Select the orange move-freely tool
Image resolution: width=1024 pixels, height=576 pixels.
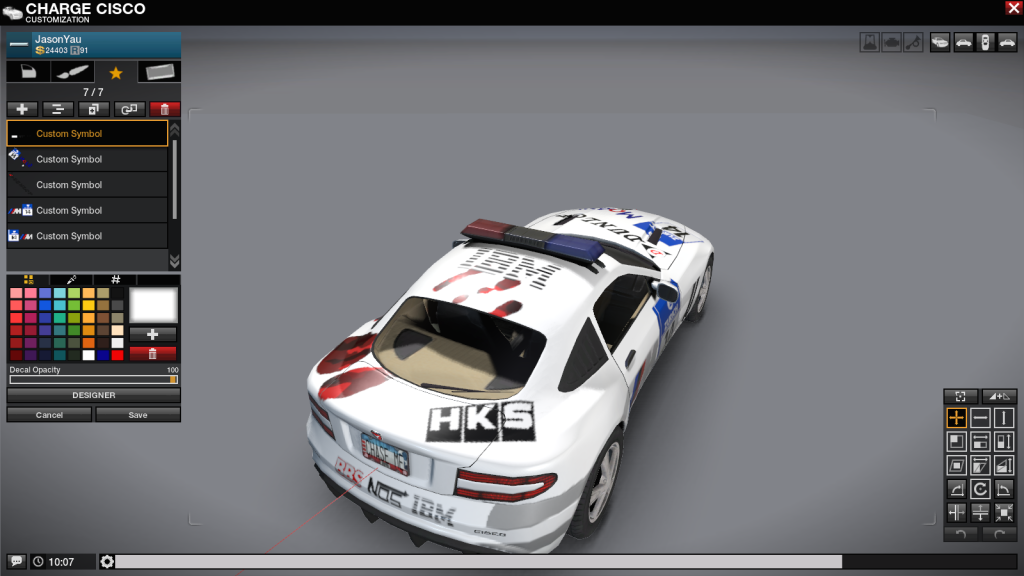click(956, 417)
